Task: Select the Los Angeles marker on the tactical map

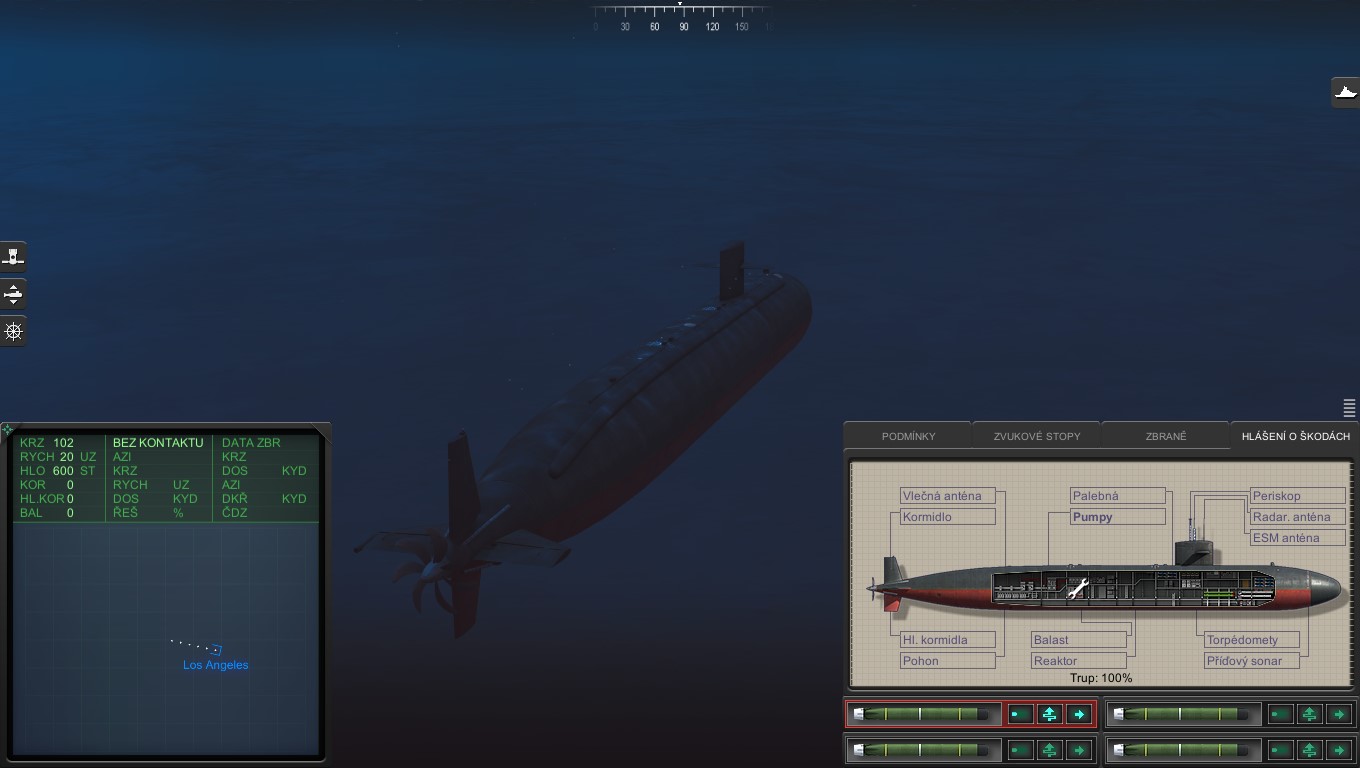Action: coord(216,650)
